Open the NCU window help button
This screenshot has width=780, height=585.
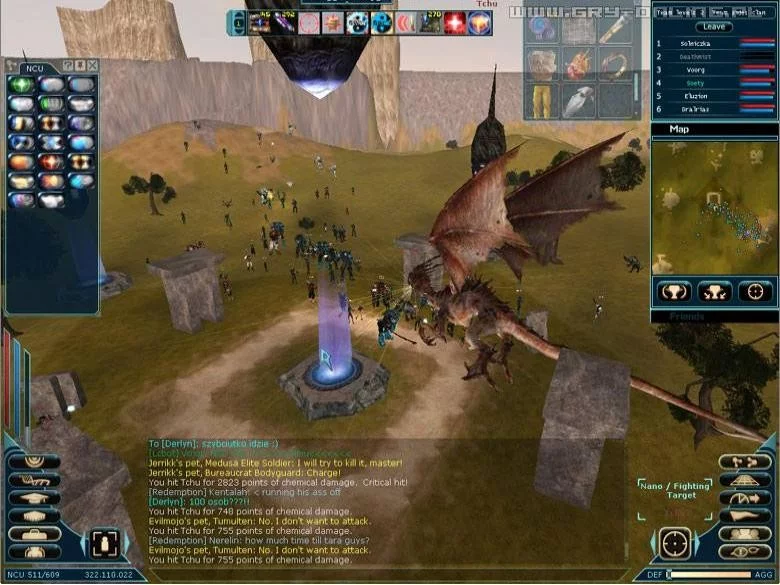pos(68,65)
